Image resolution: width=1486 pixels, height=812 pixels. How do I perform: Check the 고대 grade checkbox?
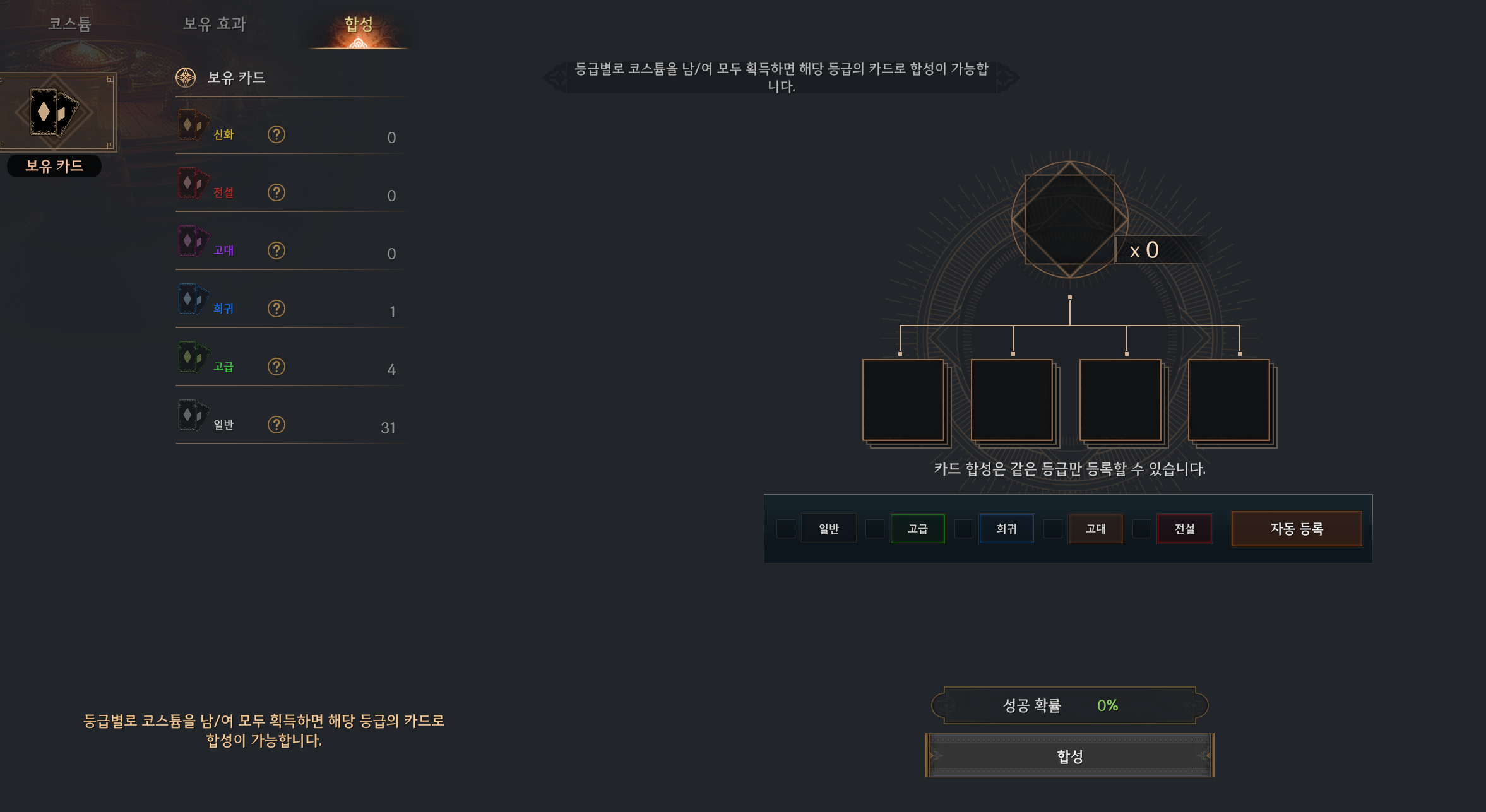pyautogui.click(x=1052, y=529)
